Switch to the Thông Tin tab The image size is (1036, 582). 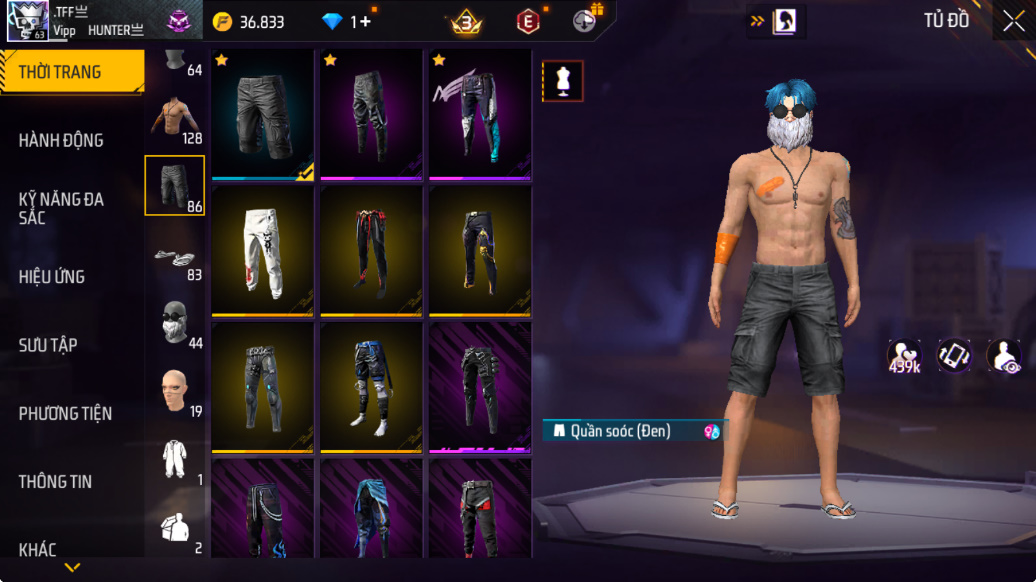coord(55,482)
